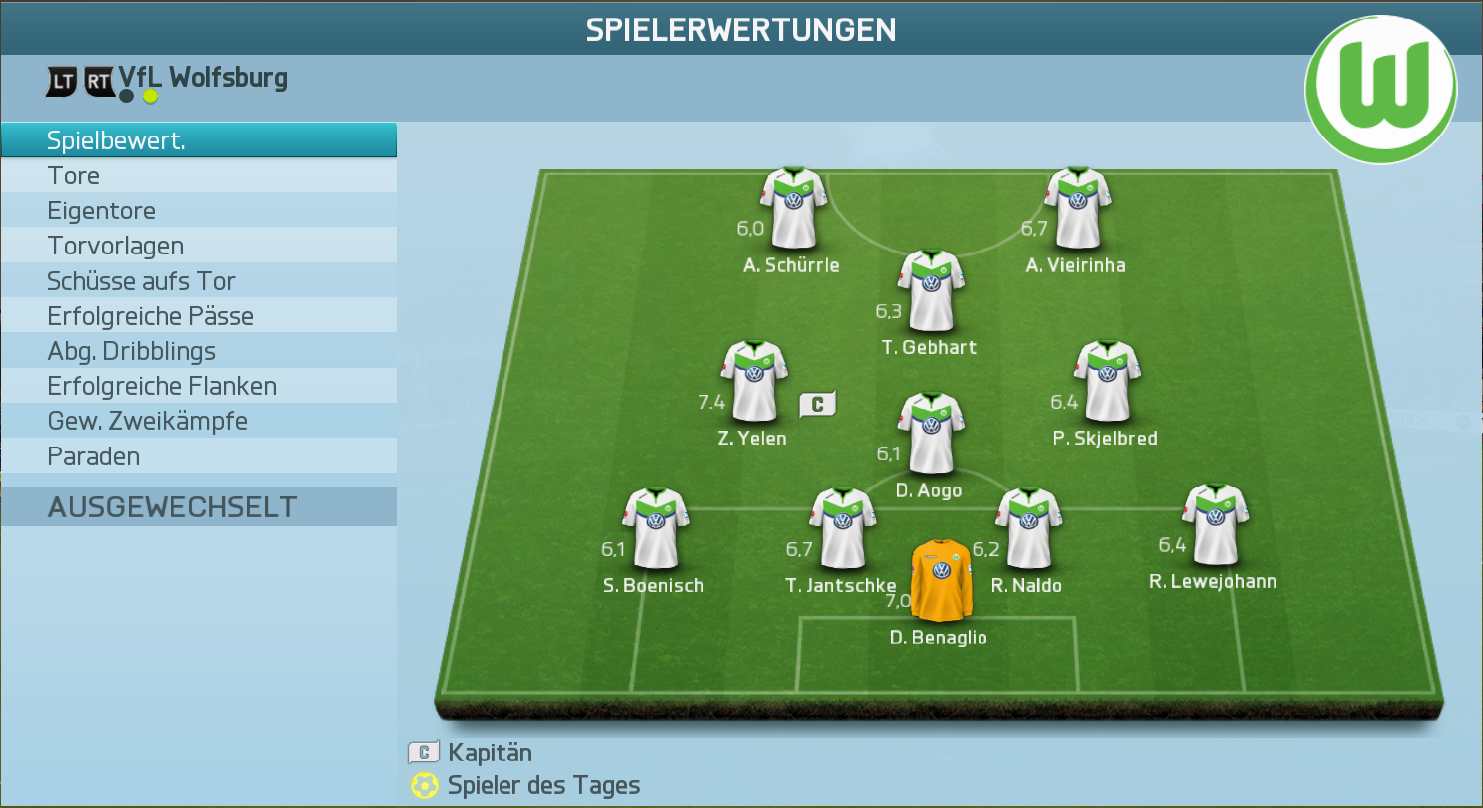The height and width of the screenshot is (808, 1483).
Task: Open the AUSGEWECHSELT section
Action: point(198,507)
